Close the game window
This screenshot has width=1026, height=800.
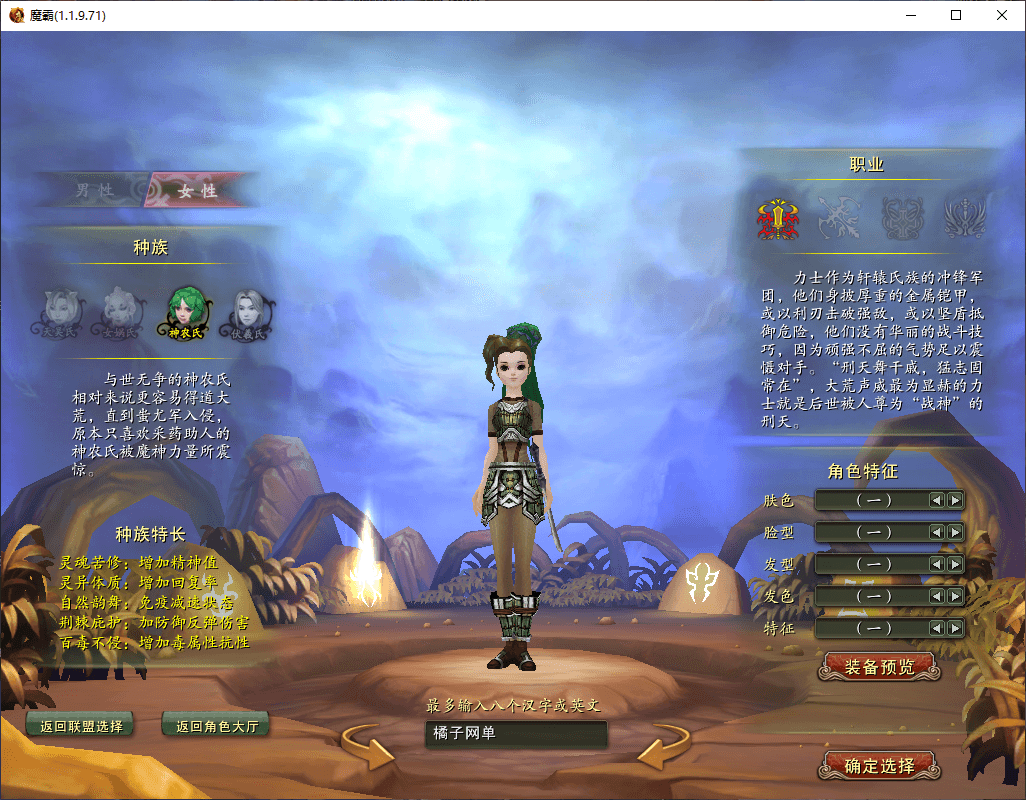point(1002,16)
